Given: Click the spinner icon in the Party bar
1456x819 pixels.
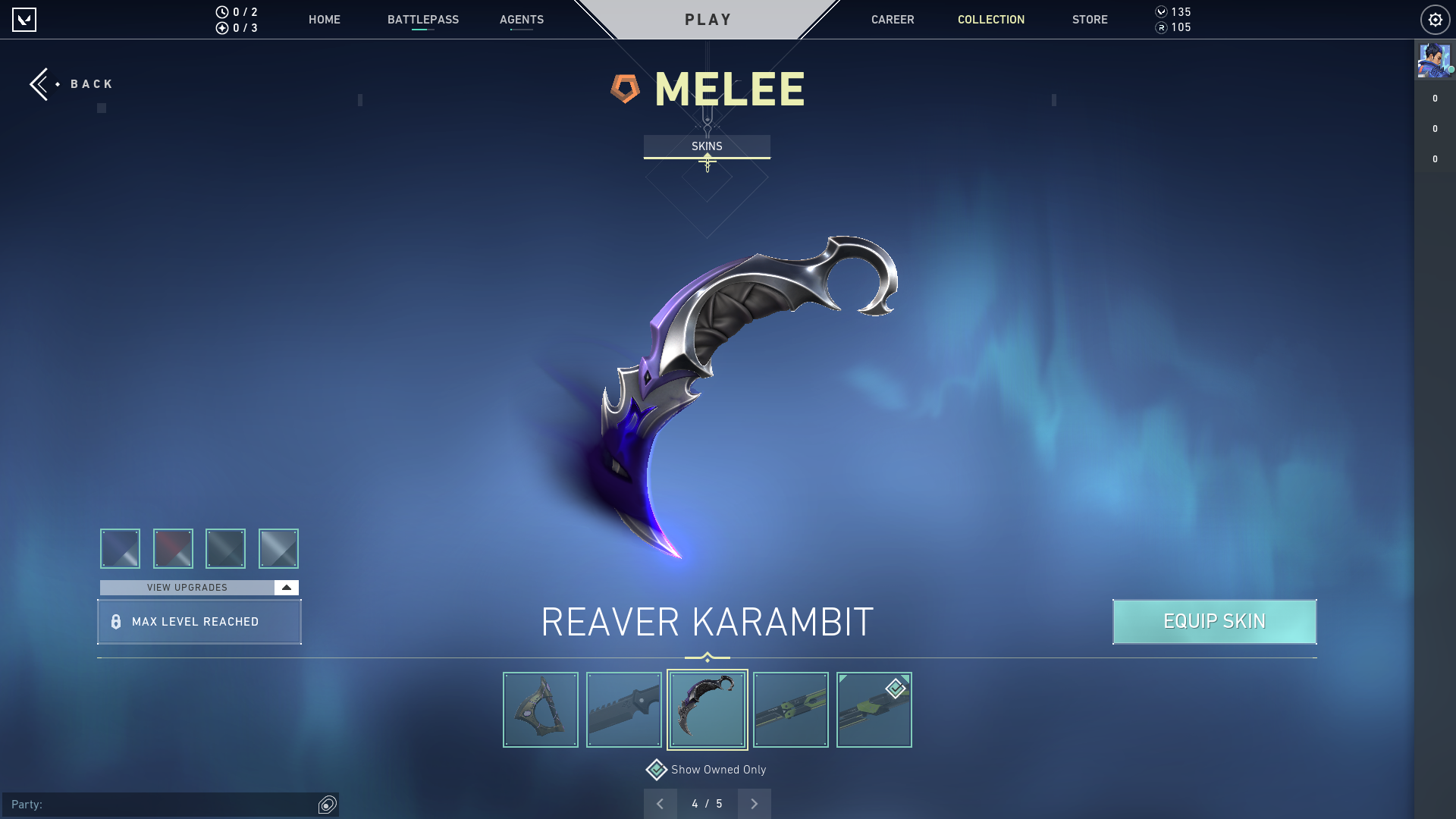Looking at the screenshot, I should [327, 805].
